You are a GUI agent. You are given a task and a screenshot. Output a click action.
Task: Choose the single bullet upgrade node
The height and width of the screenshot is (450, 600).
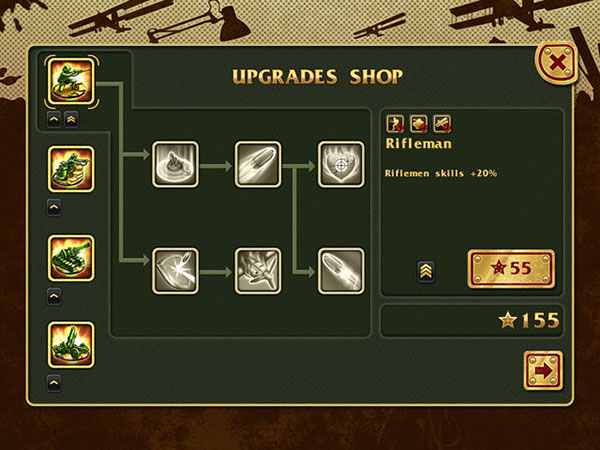click(257, 163)
